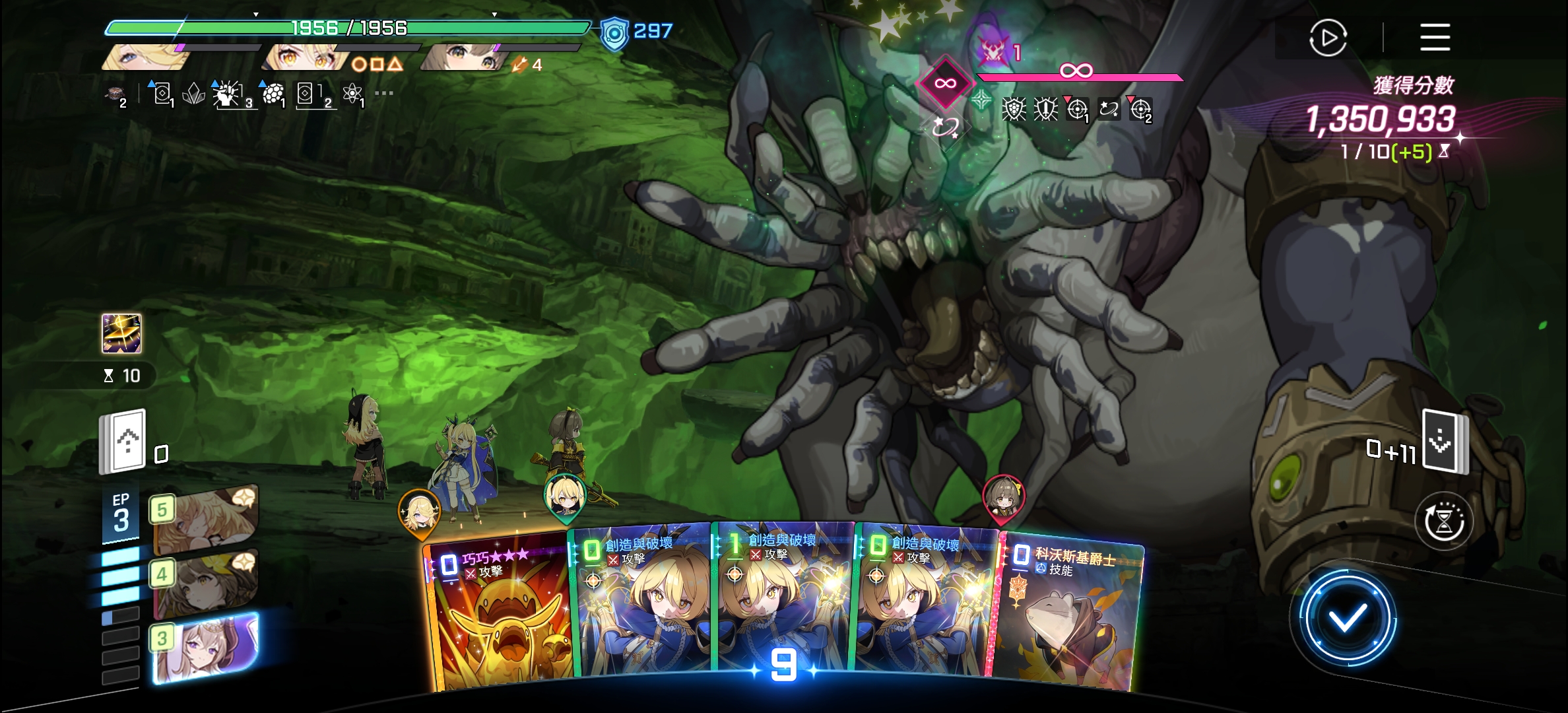Activate the cost-3 purple-eyed character EP skill
The width and height of the screenshot is (1568, 713).
tap(205, 647)
